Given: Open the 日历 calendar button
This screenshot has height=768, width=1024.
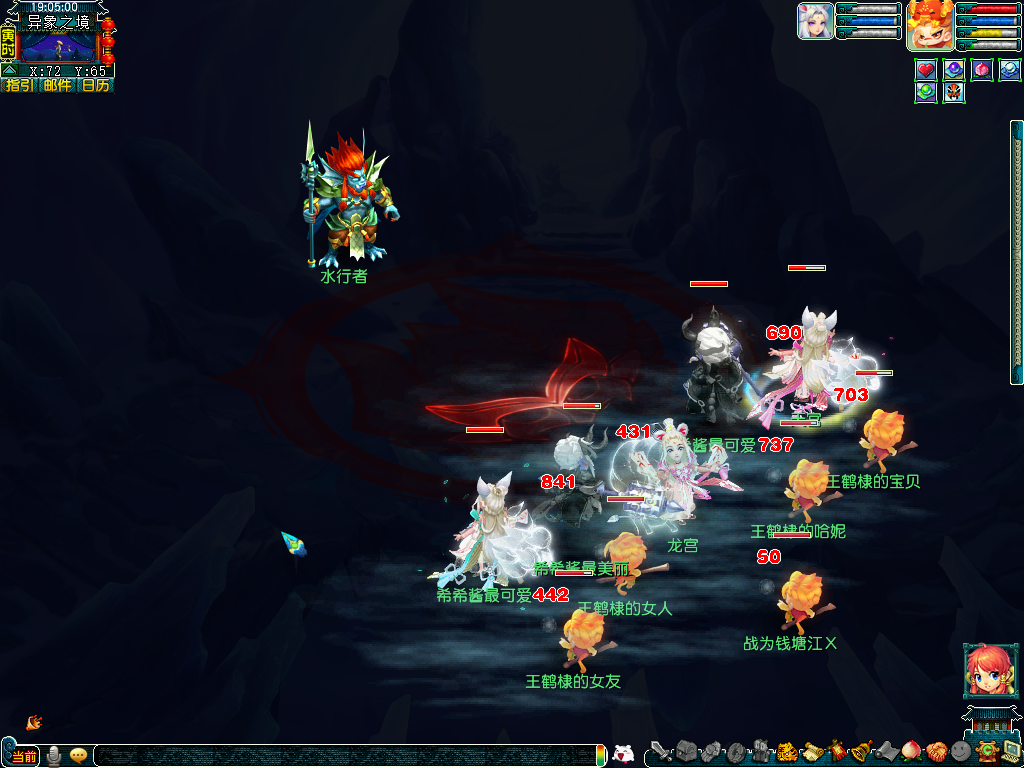Looking at the screenshot, I should (96, 86).
